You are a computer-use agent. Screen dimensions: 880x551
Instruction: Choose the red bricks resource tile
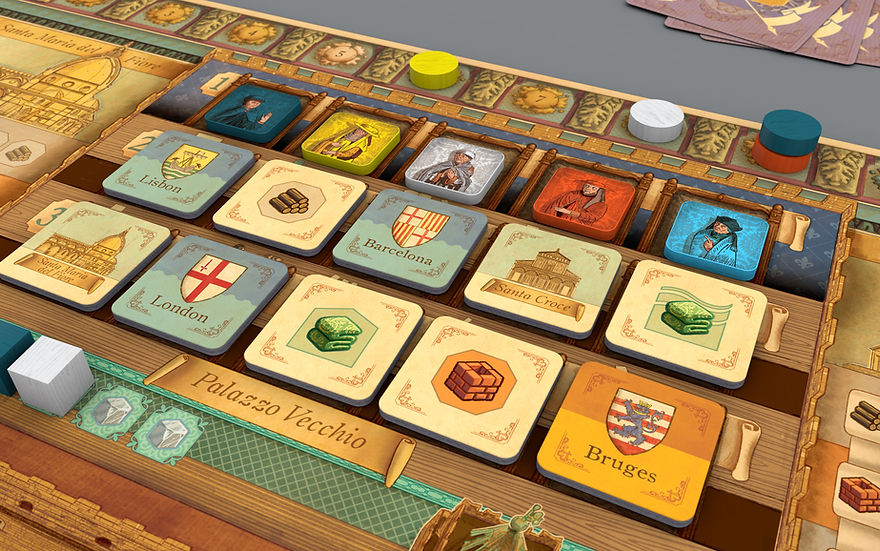pos(474,386)
